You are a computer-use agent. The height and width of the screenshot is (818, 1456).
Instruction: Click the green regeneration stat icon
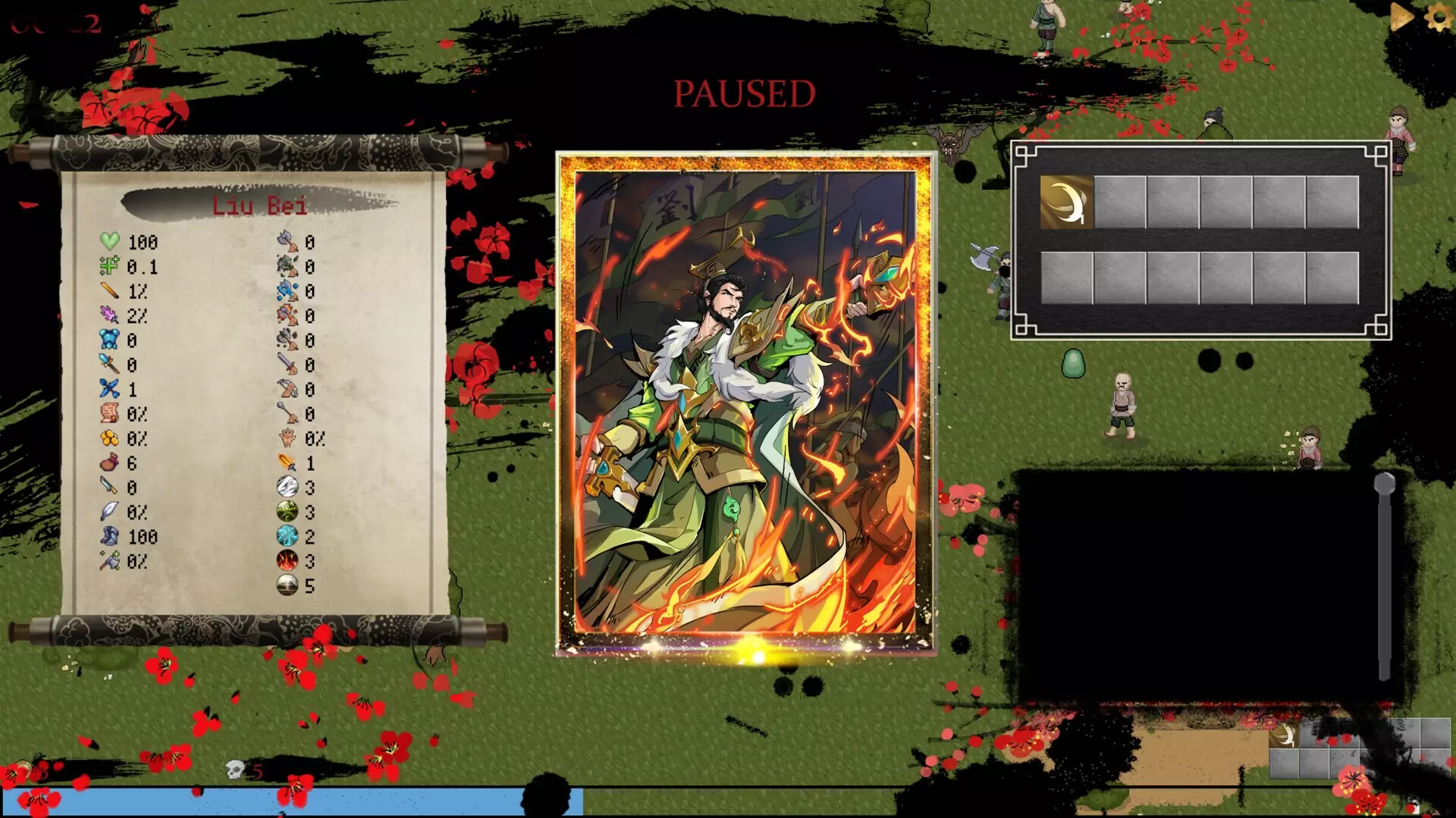click(110, 265)
